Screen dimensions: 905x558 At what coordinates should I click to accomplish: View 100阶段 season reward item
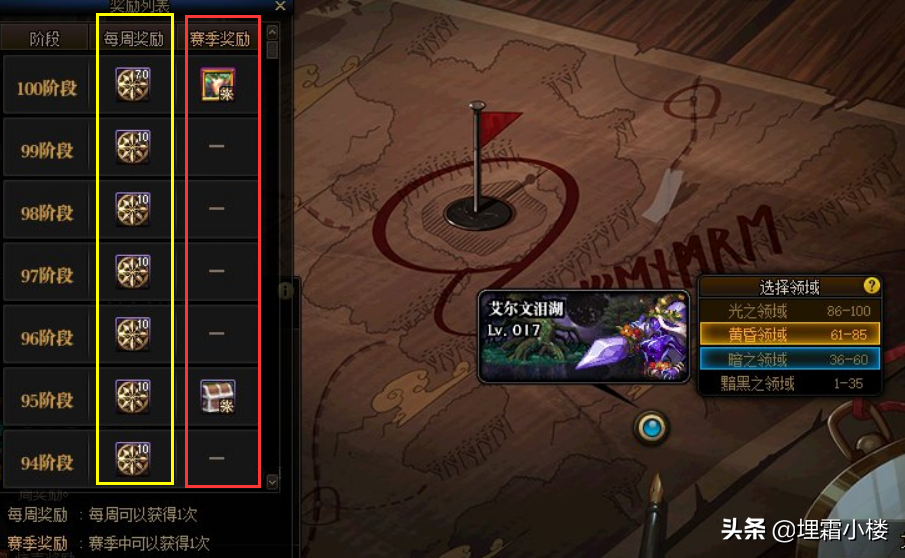(217, 85)
